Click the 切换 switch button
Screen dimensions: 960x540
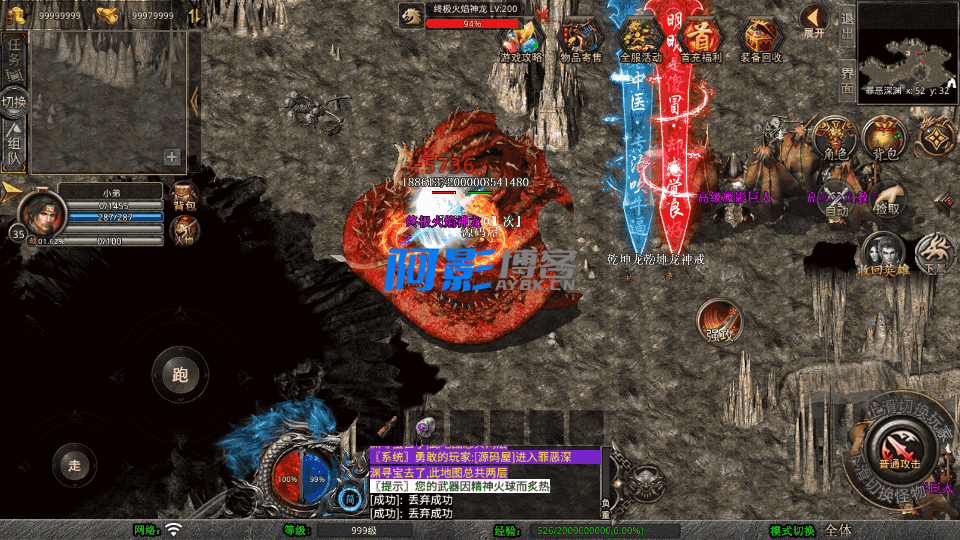[x=14, y=101]
